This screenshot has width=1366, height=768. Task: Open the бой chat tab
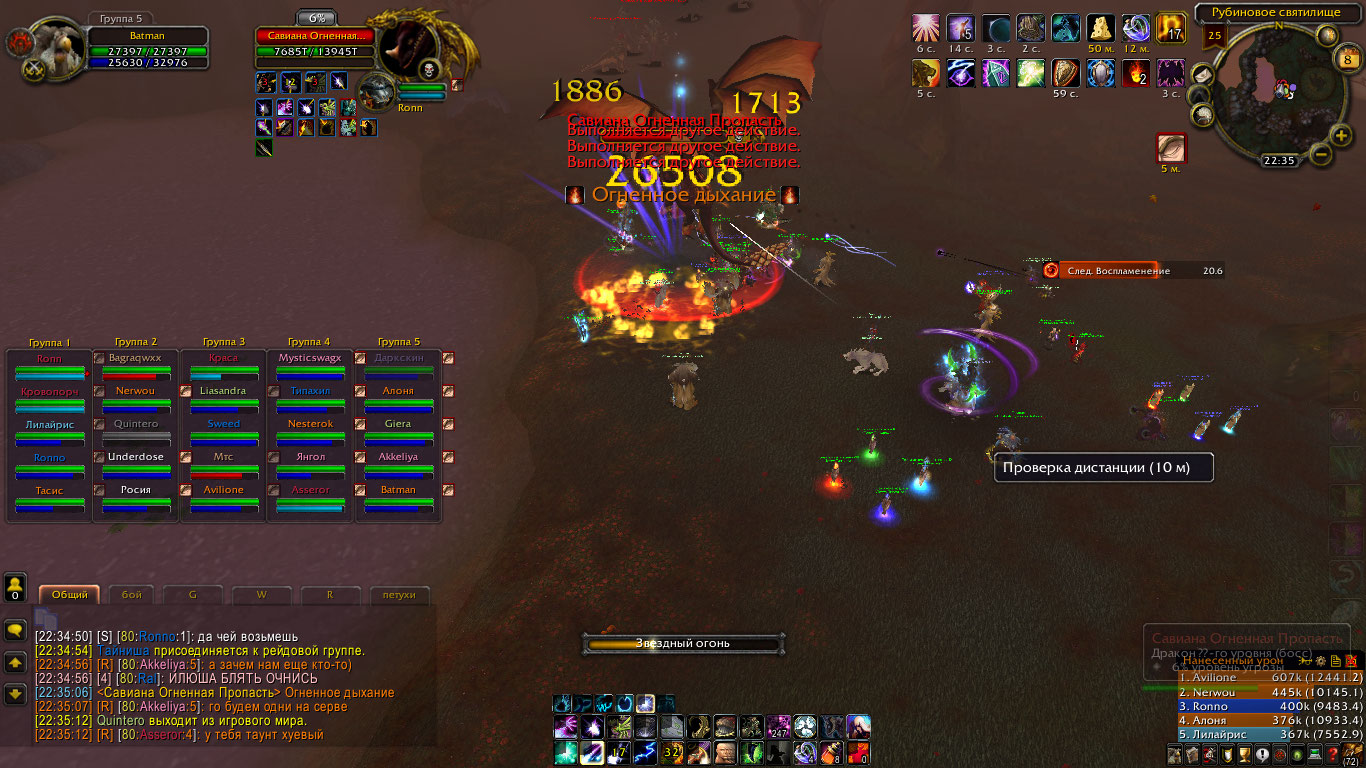pyautogui.click(x=132, y=594)
